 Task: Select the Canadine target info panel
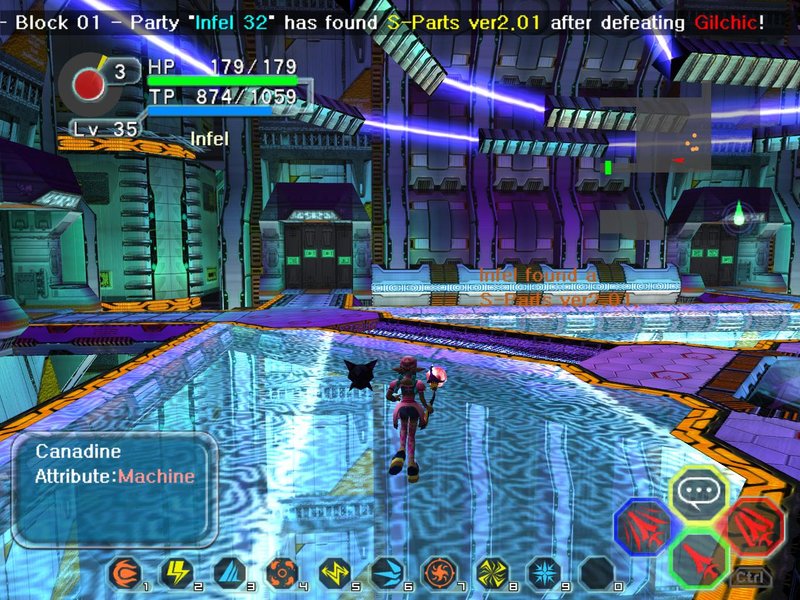coord(115,487)
